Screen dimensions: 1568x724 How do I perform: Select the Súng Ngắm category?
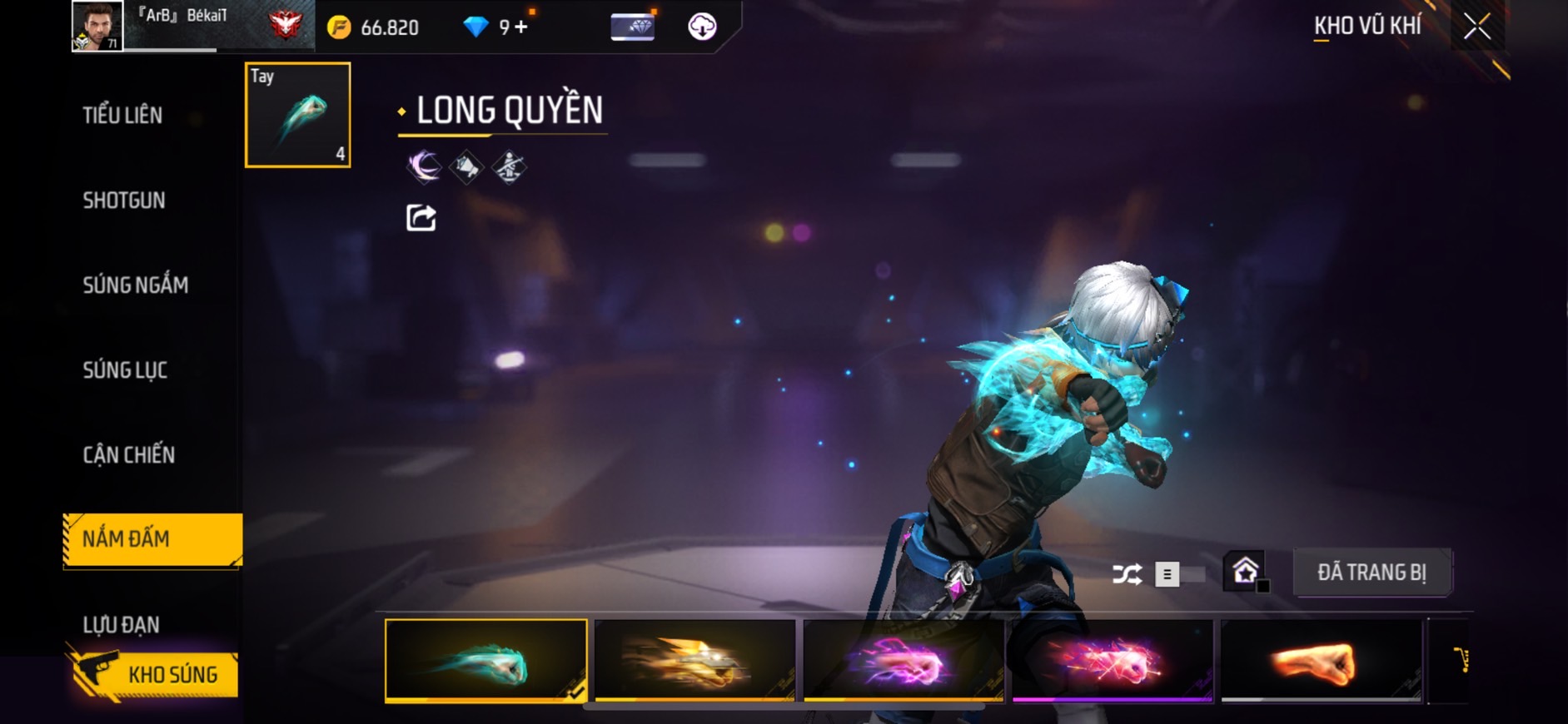pyautogui.click(x=136, y=285)
